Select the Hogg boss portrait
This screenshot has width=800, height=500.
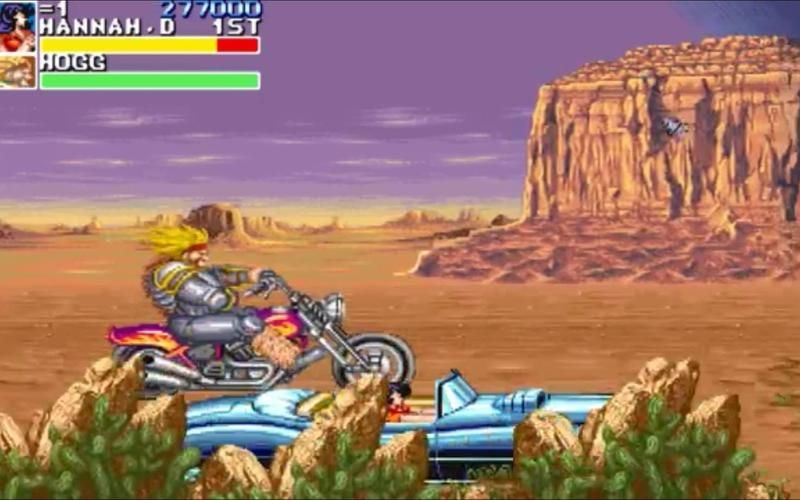point(17,72)
